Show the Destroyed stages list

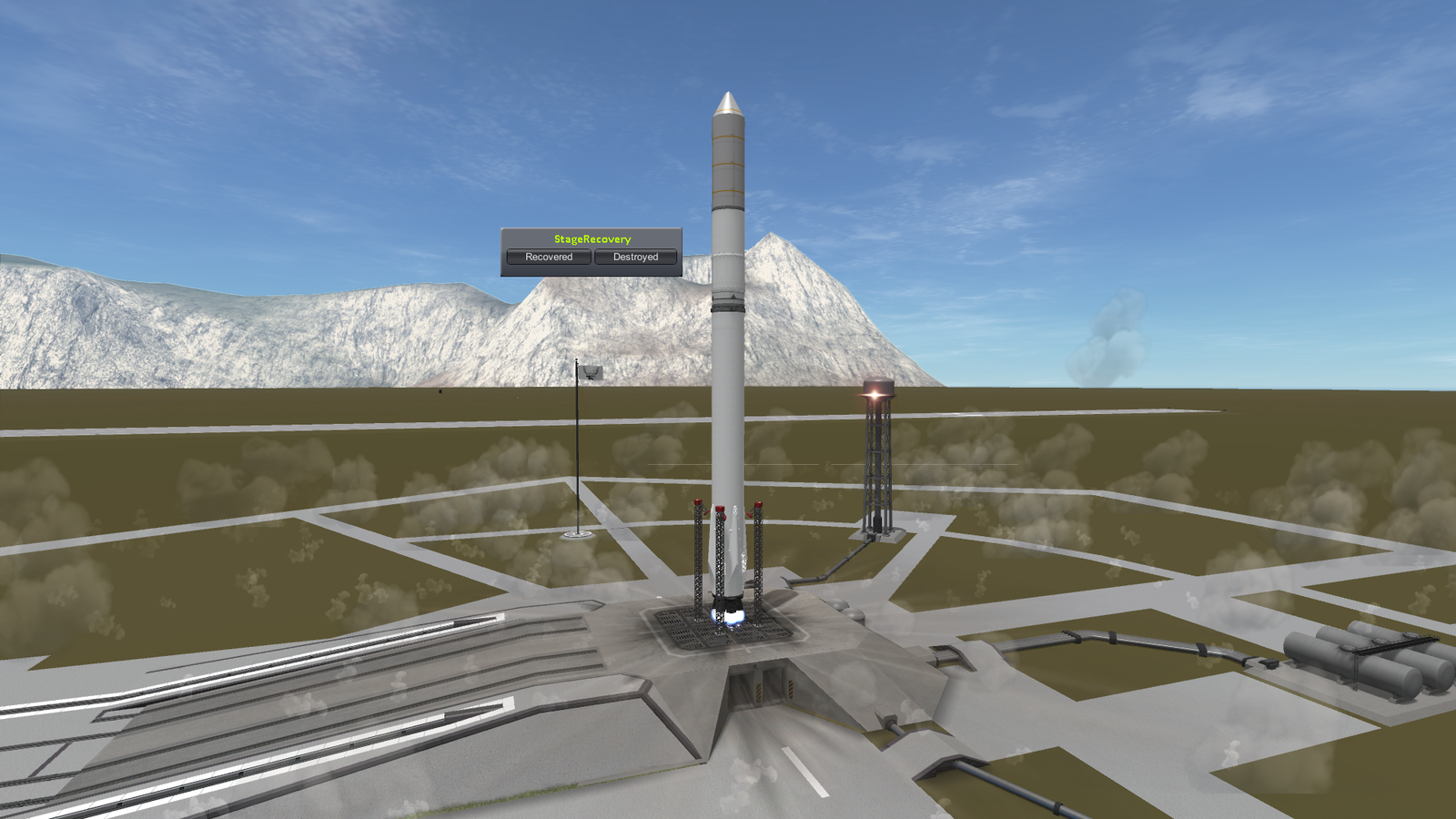(x=635, y=258)
